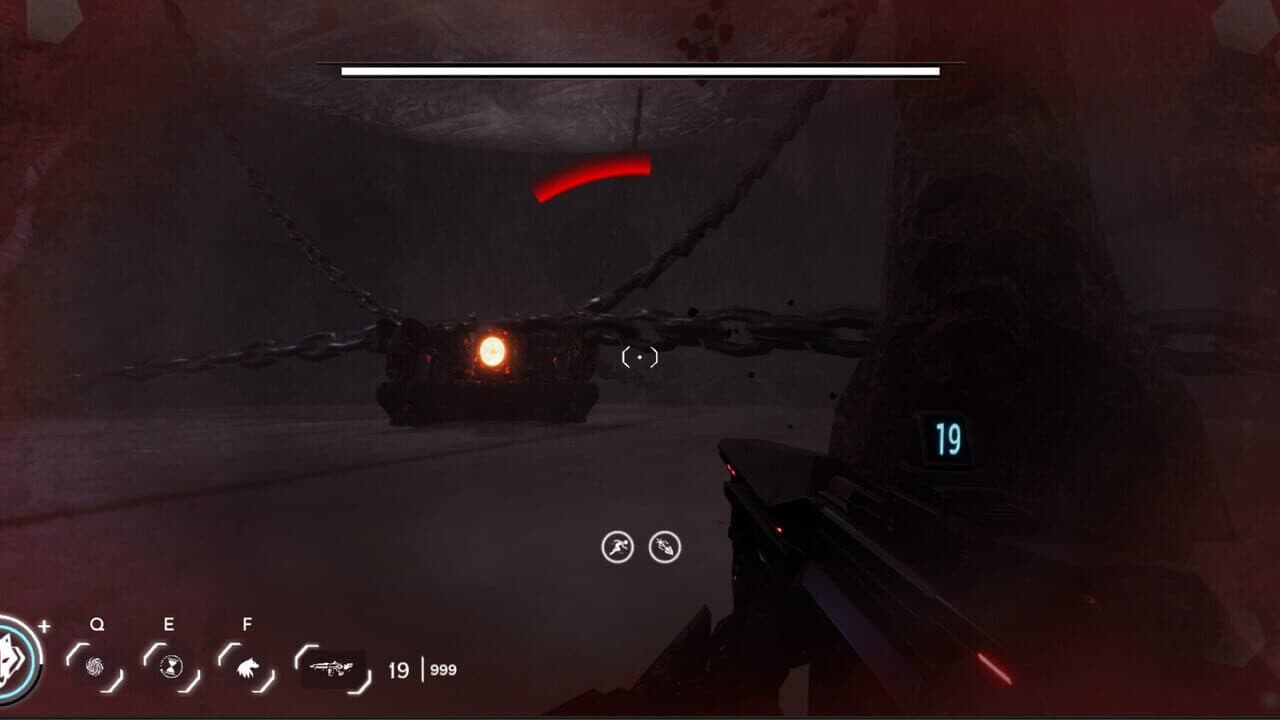Click the center crosshair reticle
1280x720 pixels.
point(637,356)
